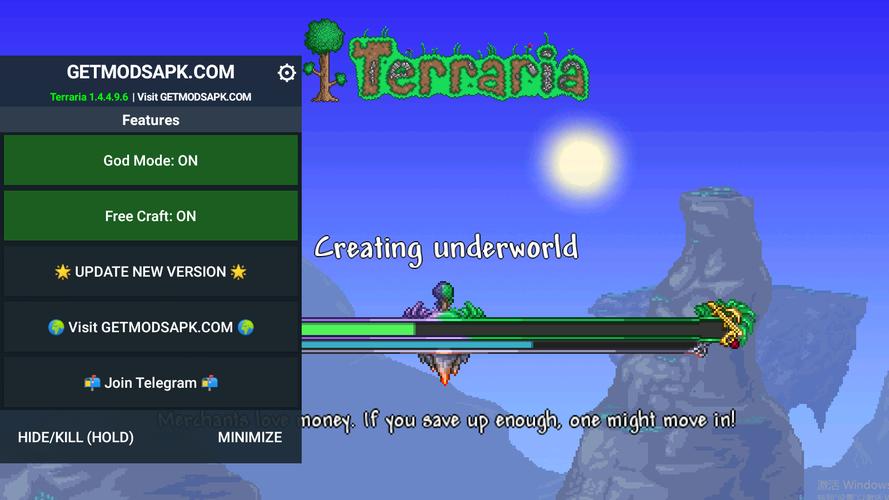Select the Join Telegram button

coord(151,383)
